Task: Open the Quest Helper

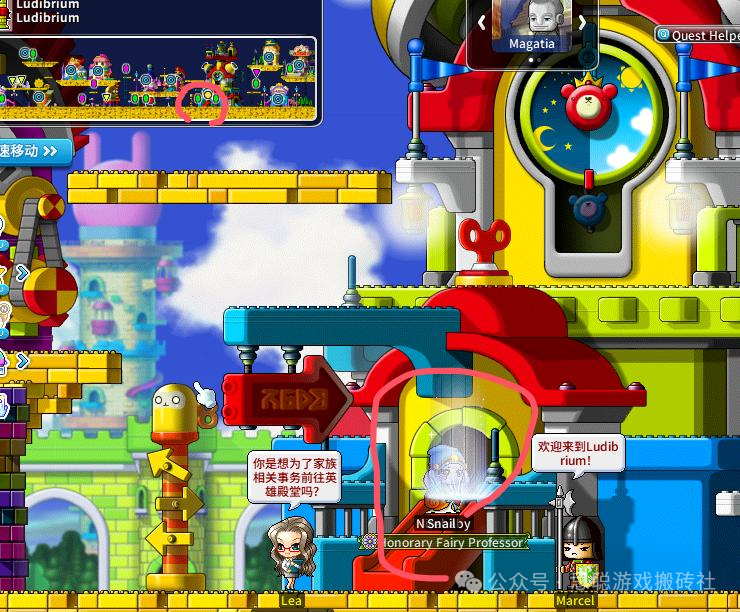Action: coord(698,35)
